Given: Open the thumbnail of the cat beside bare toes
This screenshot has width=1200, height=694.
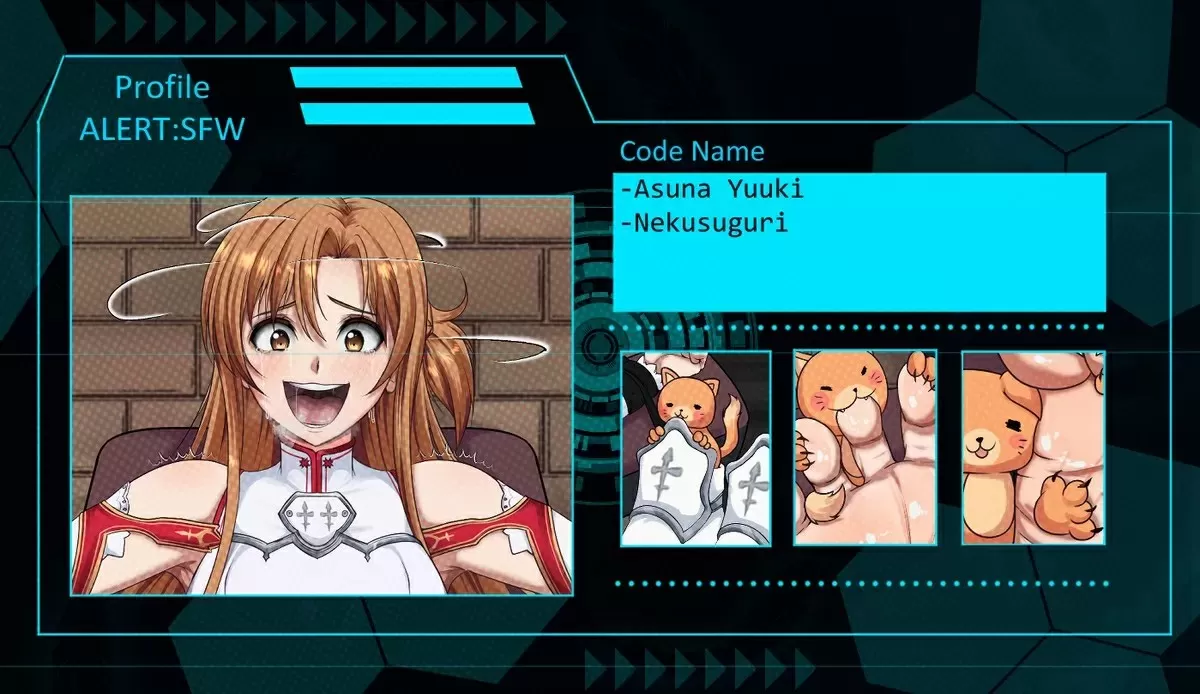Looking at the screenshot, I should [865, 448].
